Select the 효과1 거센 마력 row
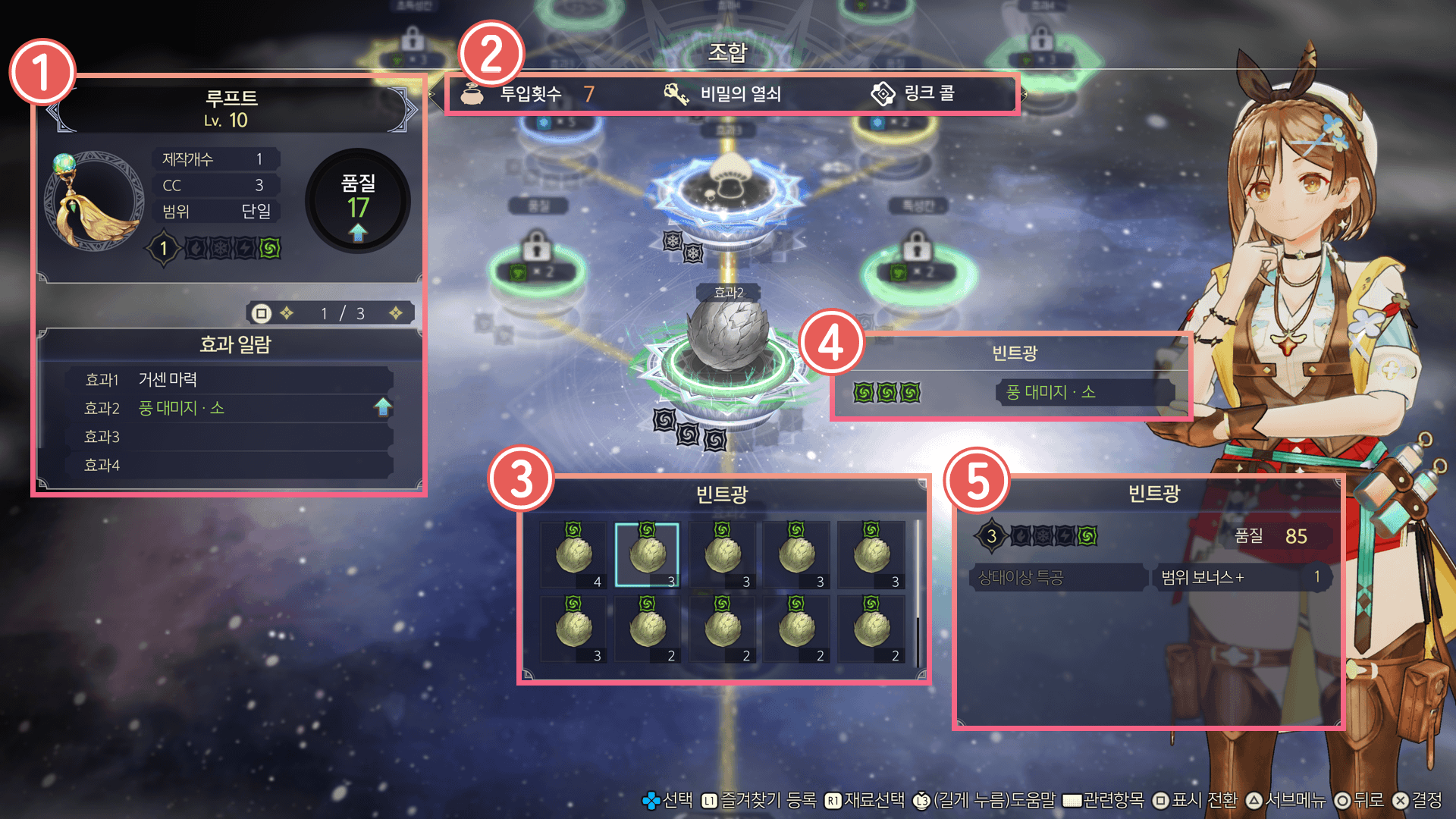Screen dimensions: 1456x819 coord(229,379)
